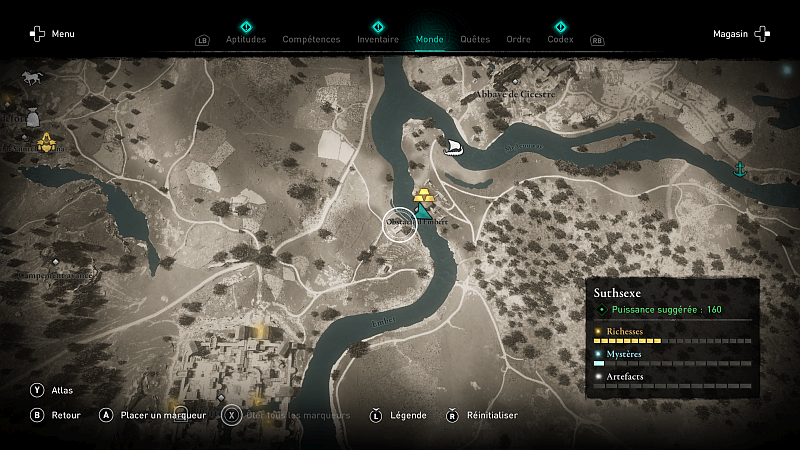Switch to the Compétences tab
Screen dimensions: 800x450
pyautogui.click(x=312, y=40)
